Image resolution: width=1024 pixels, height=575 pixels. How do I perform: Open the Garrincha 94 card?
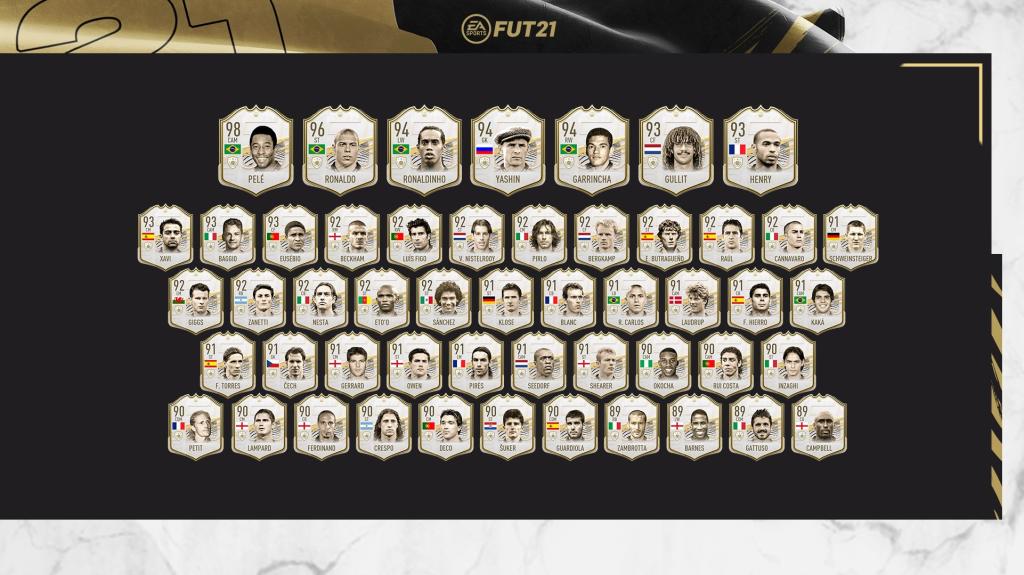591,150
